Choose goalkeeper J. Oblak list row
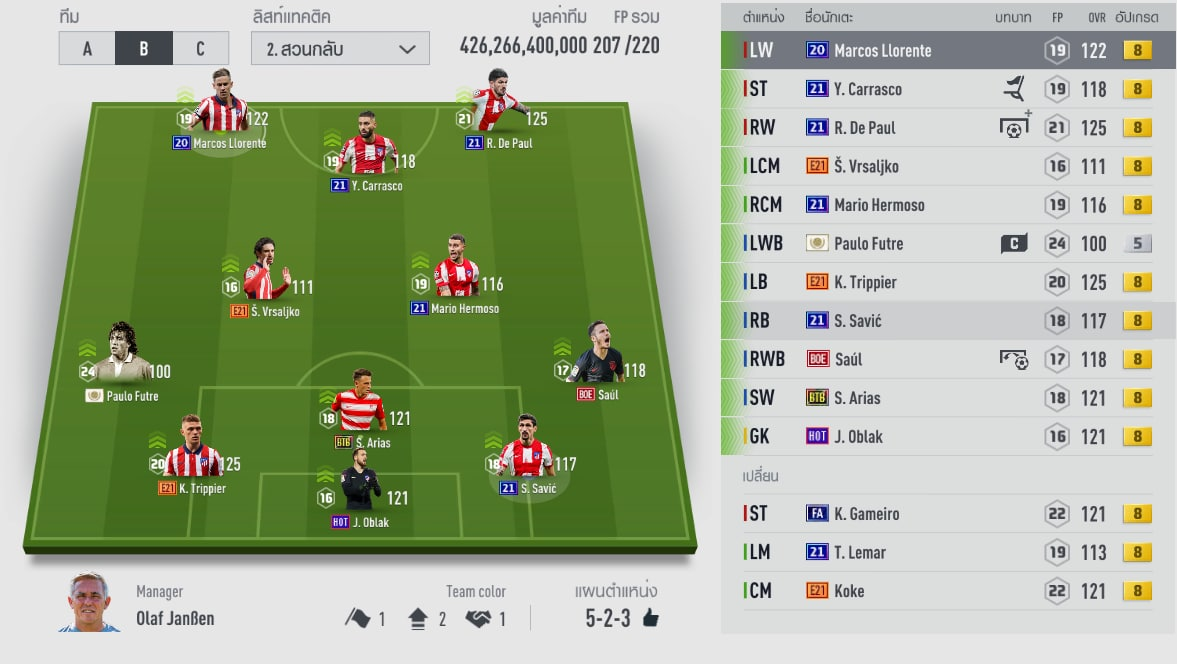Image resolution: width=1177 pixels, height=664 pixels. (946, 436)
